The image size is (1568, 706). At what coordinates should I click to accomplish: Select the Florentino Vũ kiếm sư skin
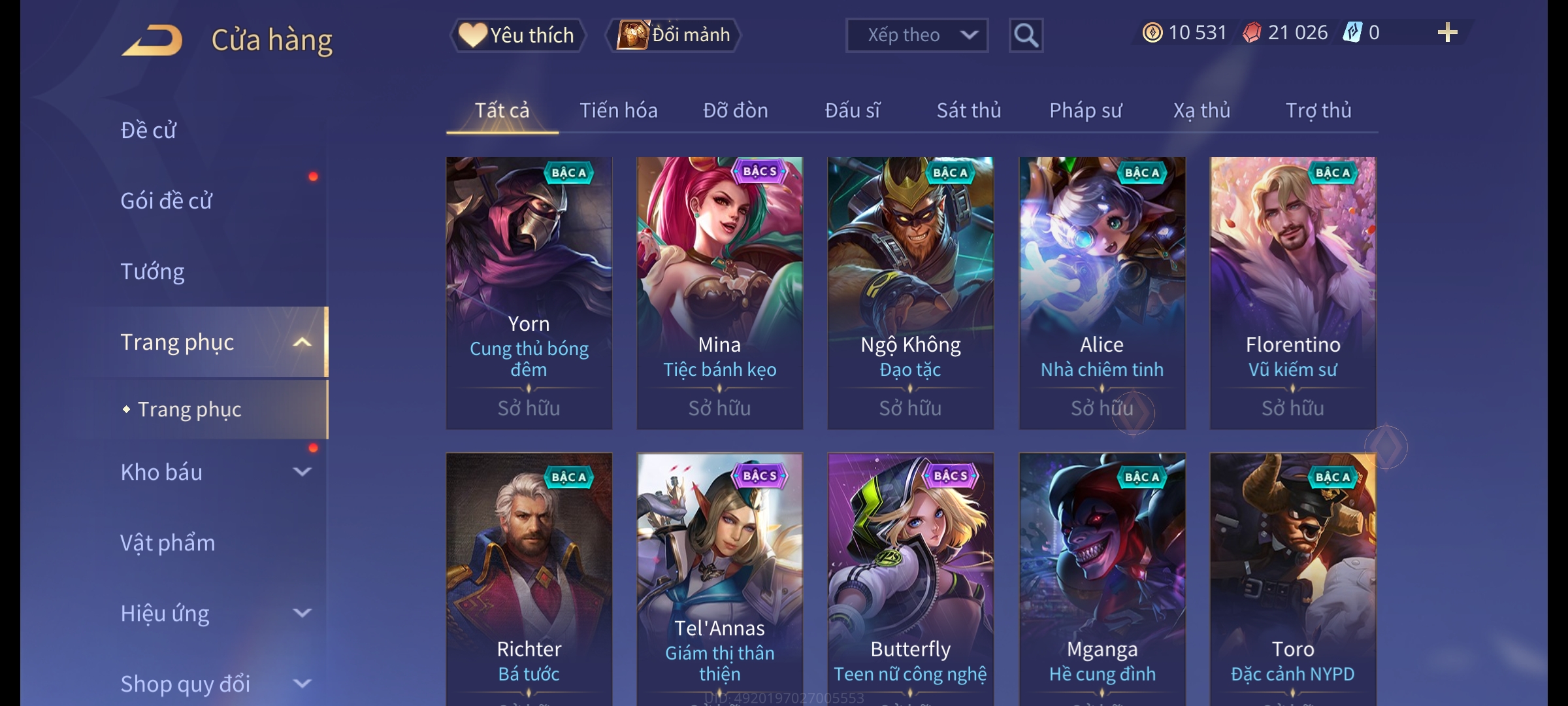point(1292,293)
